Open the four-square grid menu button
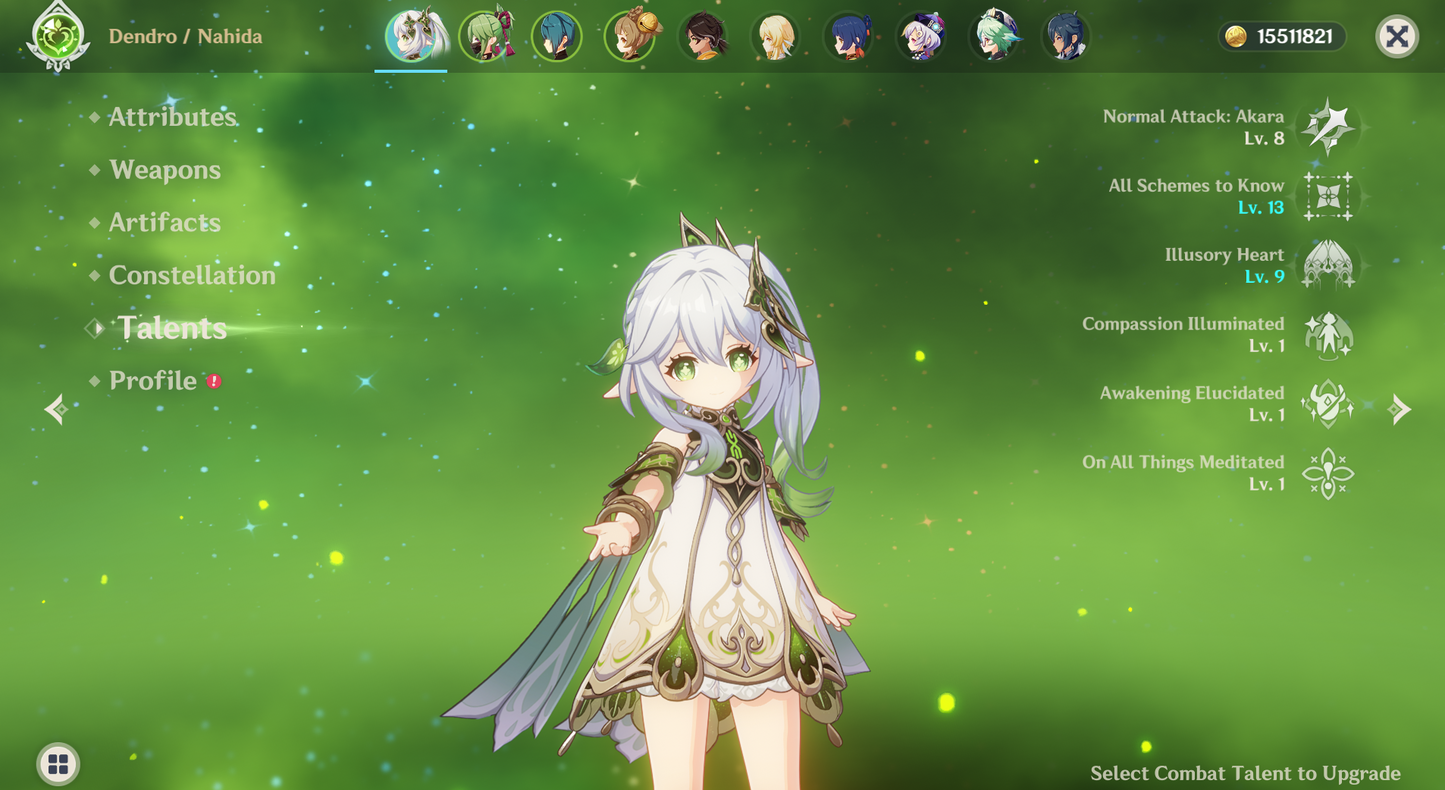The image size is (1445, 790). pos(58,765)
